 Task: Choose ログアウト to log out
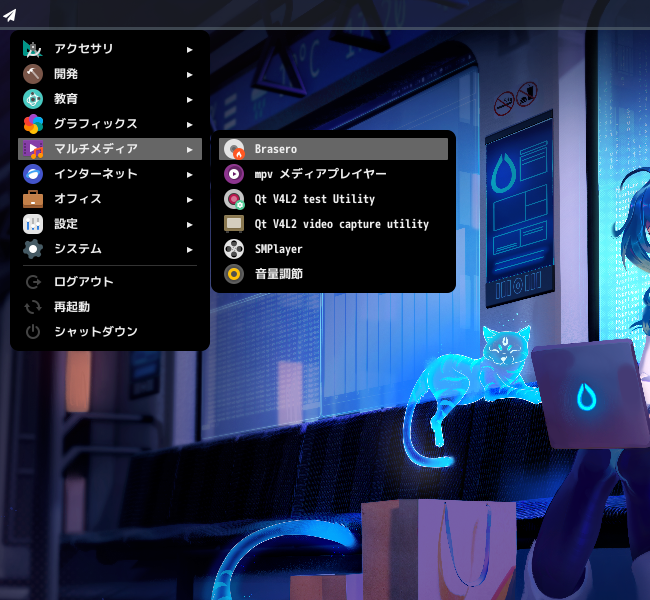[84, 282]
